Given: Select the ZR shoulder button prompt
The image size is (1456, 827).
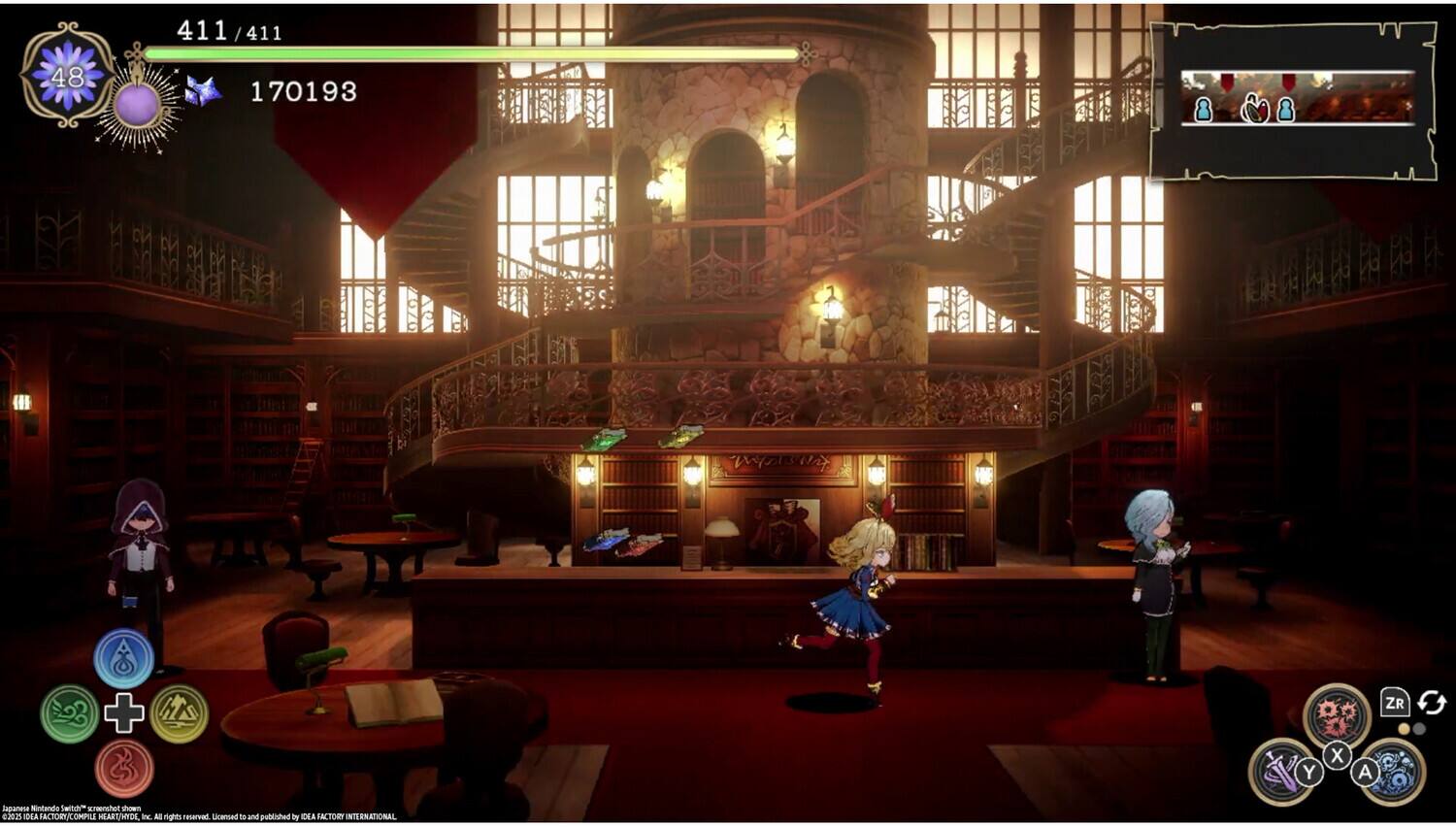Looking at the screenshot, I should tap(1395, 702).
